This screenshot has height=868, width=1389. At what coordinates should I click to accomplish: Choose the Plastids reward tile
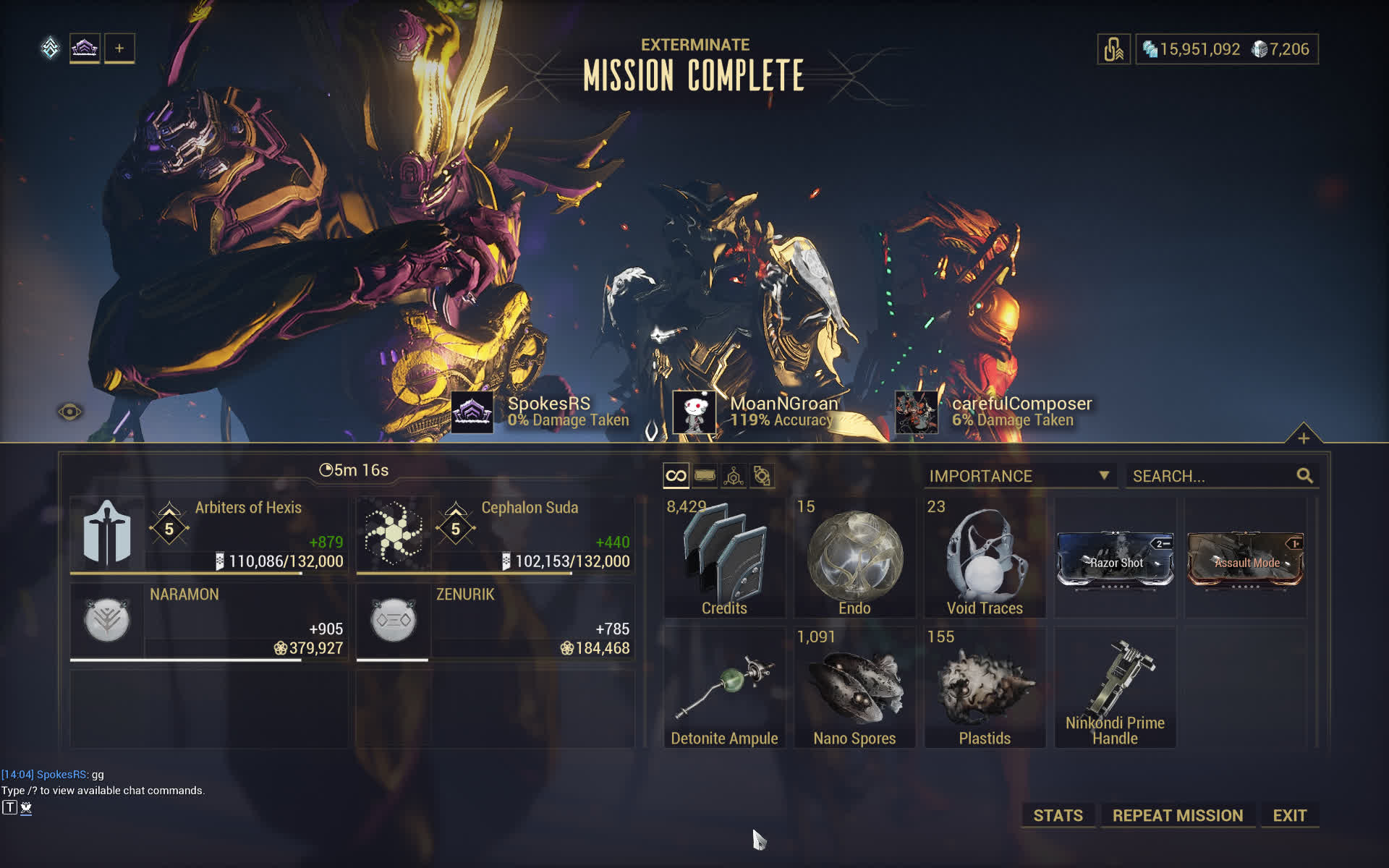(985, 687)
